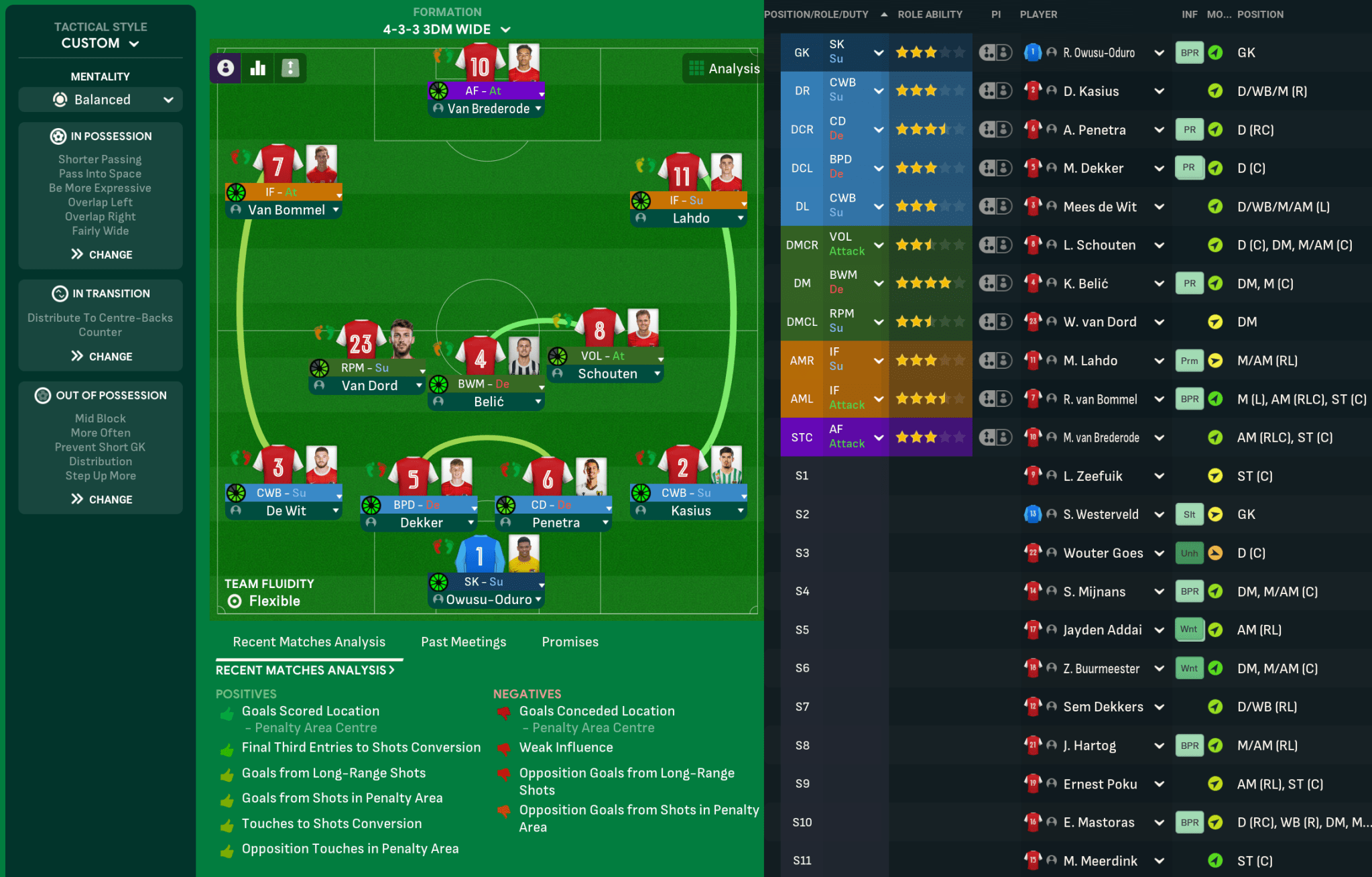Viewport: 1372px width, 877px height.
Task: Open the Promises tab
Action: point(570,642)
